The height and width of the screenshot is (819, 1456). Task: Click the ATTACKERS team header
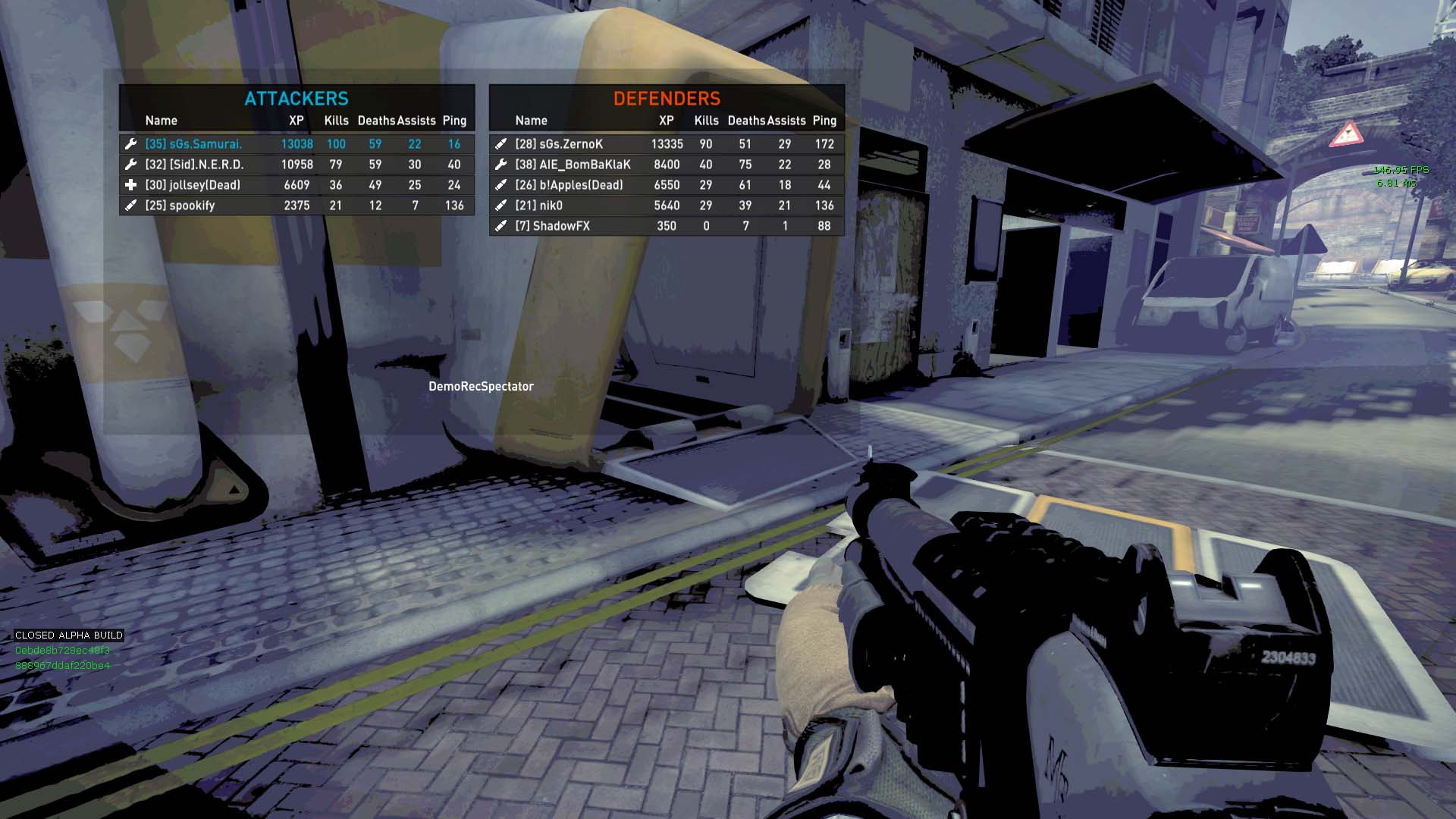[x=297, y=99]
